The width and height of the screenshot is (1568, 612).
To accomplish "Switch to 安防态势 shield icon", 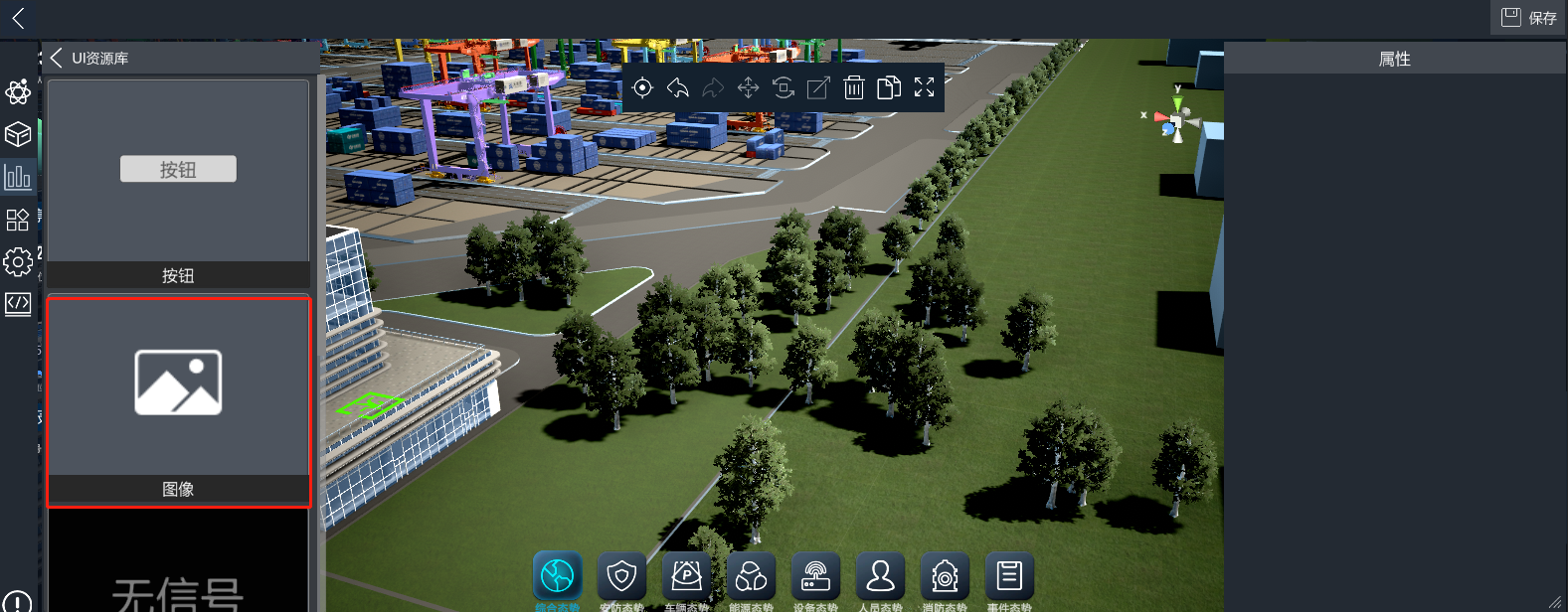I will 621,575.
